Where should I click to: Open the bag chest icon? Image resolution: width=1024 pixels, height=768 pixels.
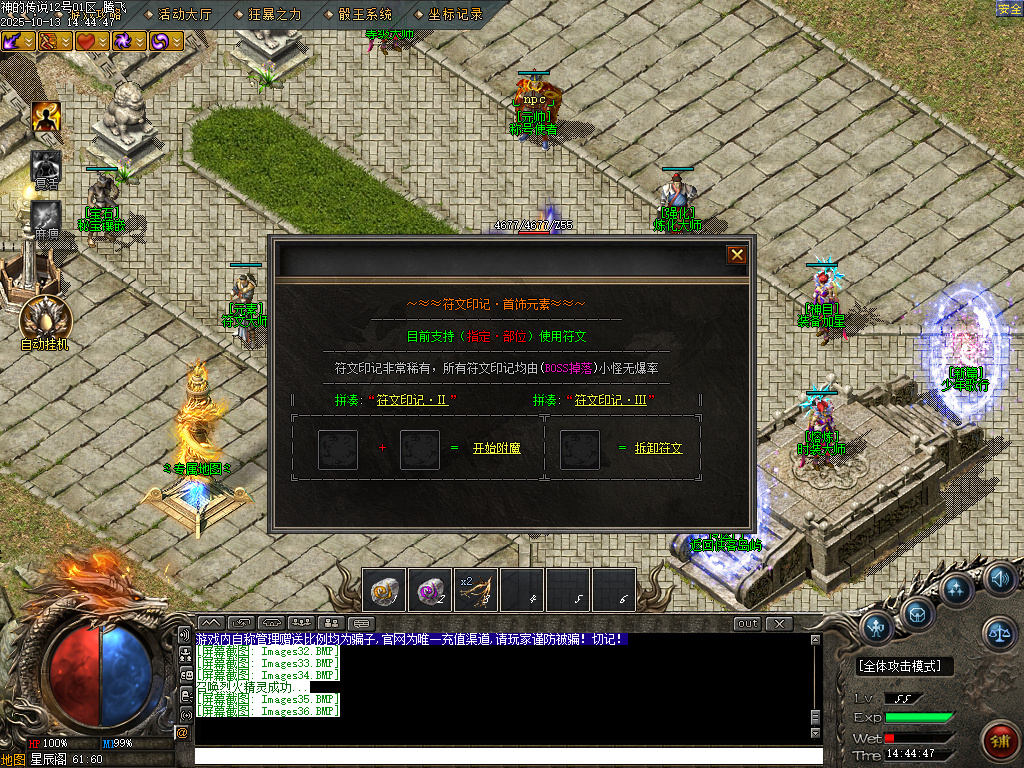(x=917, y=611)
